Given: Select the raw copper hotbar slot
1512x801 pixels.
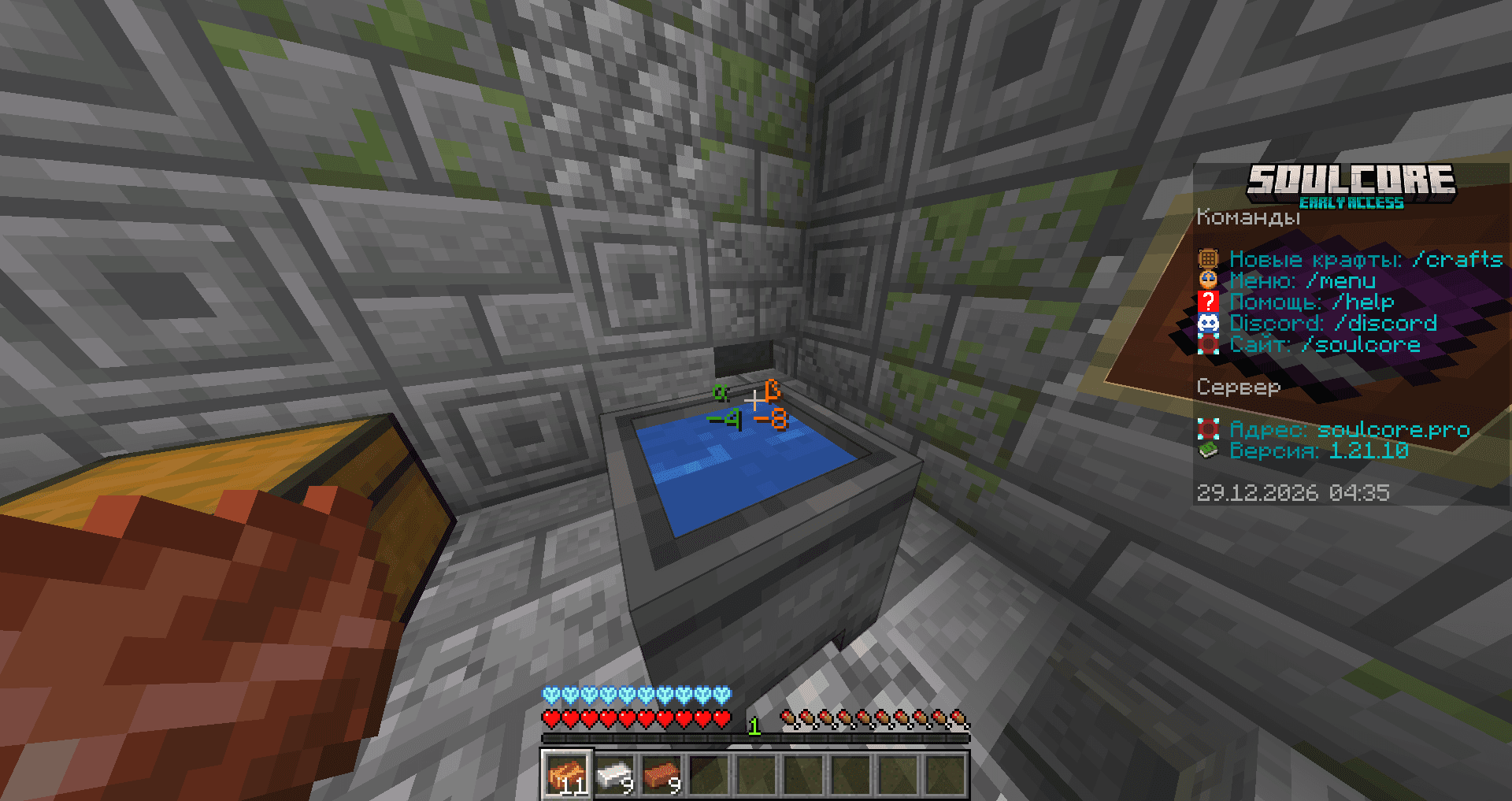Looking at the screenshot, I should [566, 775].
